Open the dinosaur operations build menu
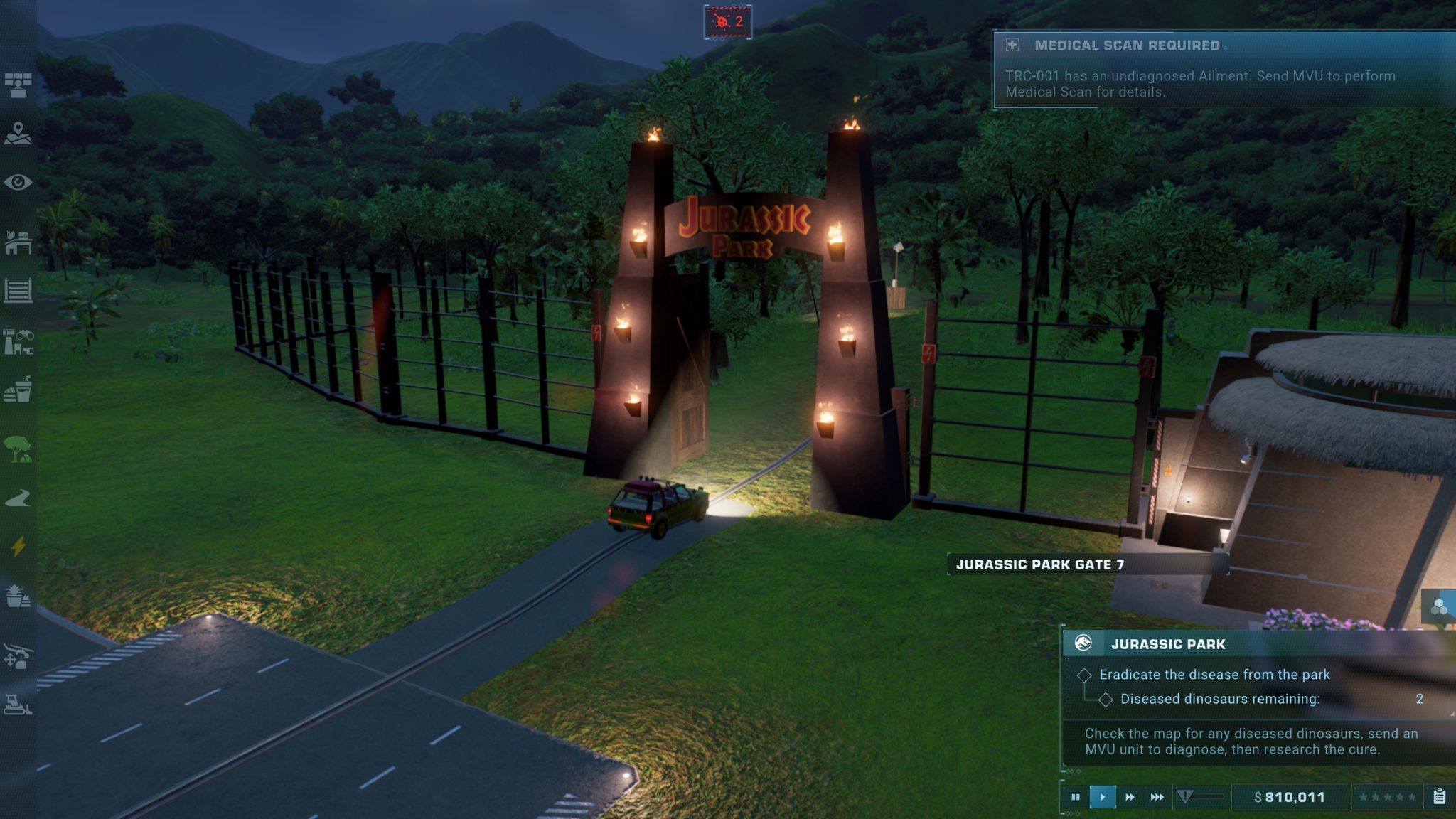 click(18, 242)
